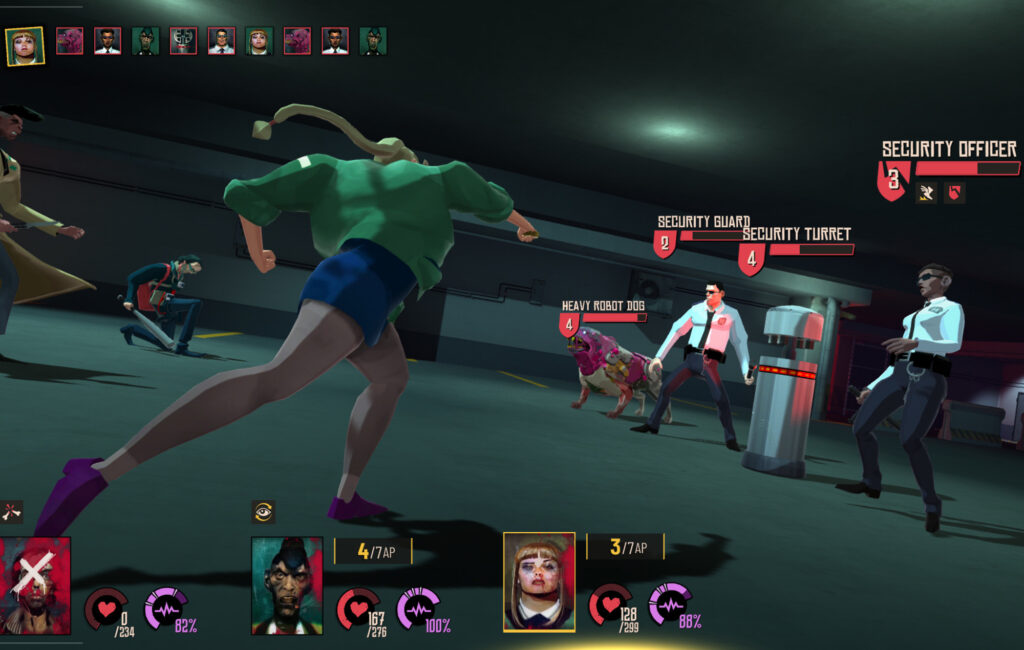Inspect the Security Officer's running figure status icon
This screenshot has height=650, width=1024.
pyautogui.click(x=927, y=193)
